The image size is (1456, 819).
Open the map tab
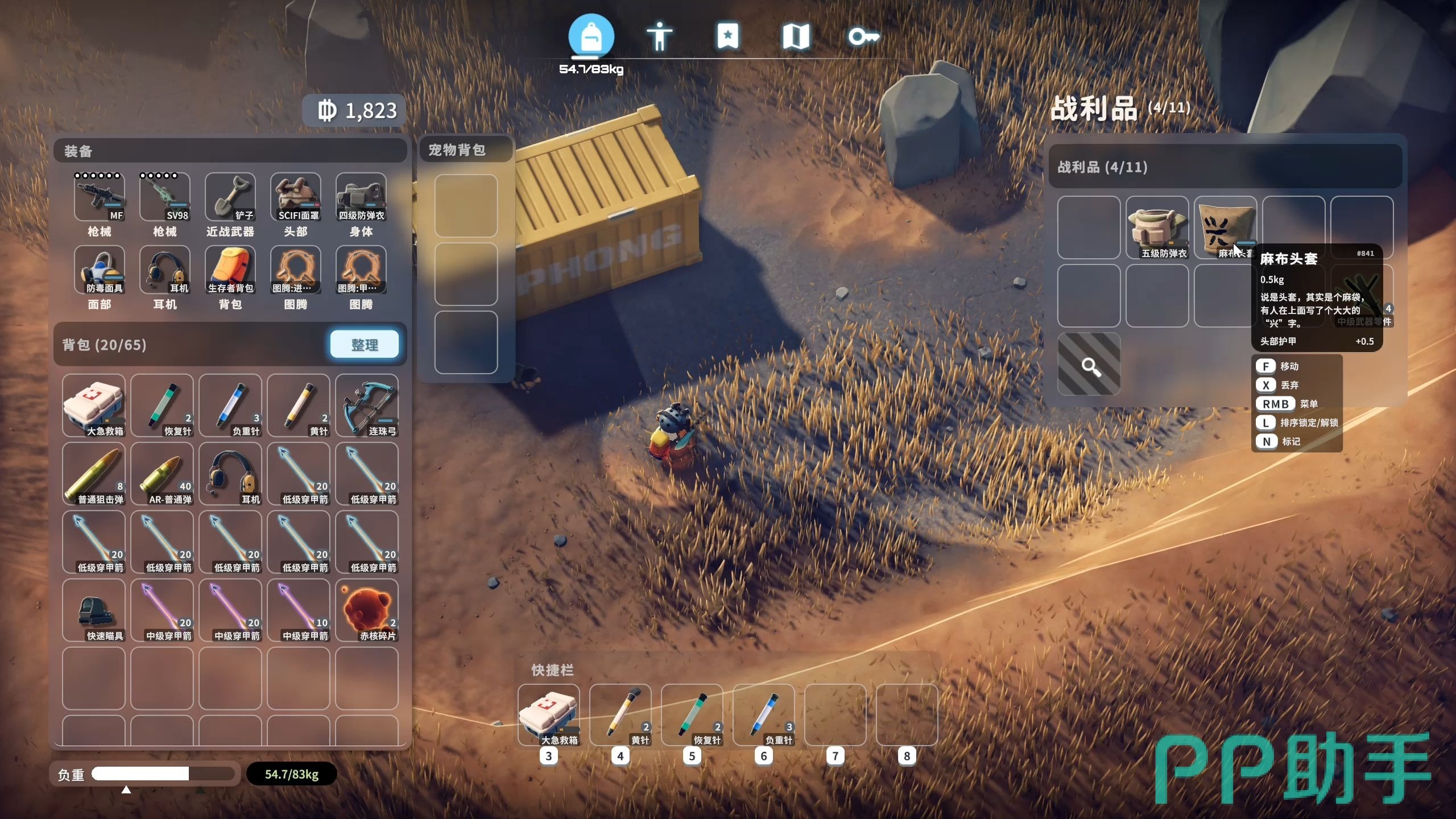click(x=796, y=37)
